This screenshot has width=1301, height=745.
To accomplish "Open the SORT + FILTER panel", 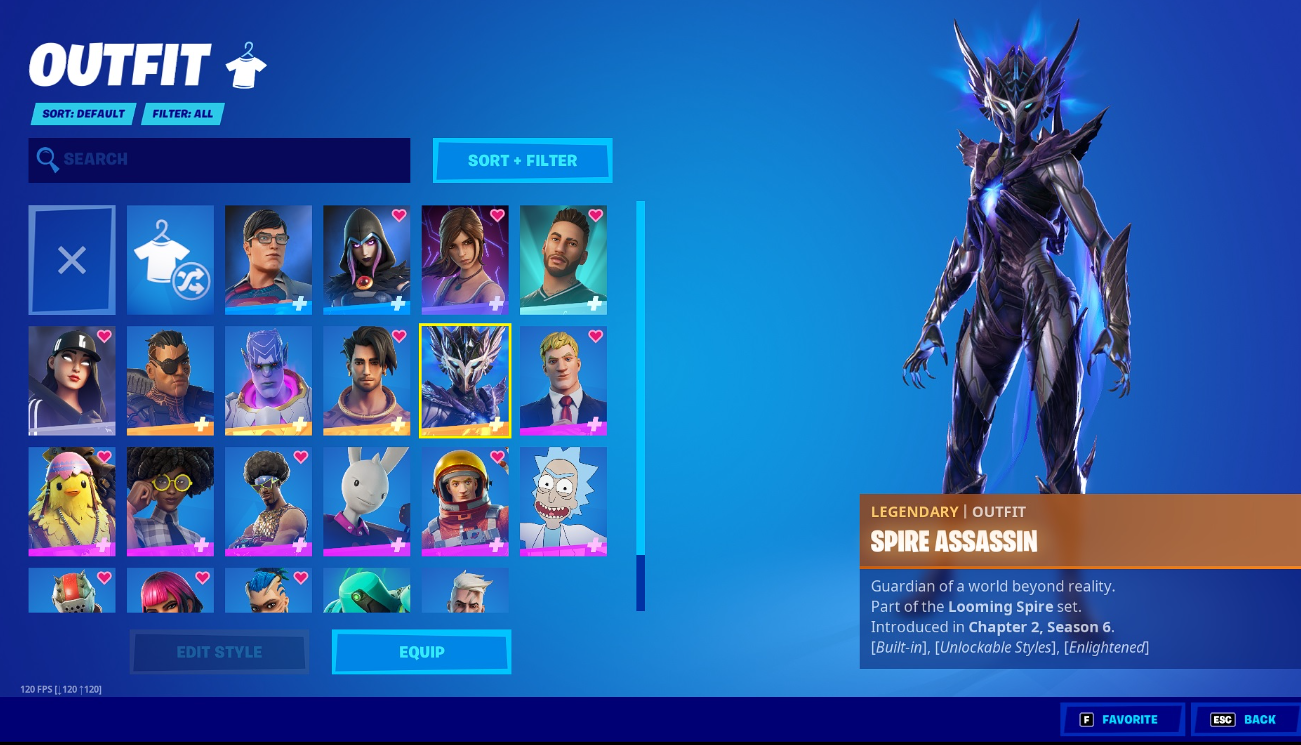I will coord(522,160).
